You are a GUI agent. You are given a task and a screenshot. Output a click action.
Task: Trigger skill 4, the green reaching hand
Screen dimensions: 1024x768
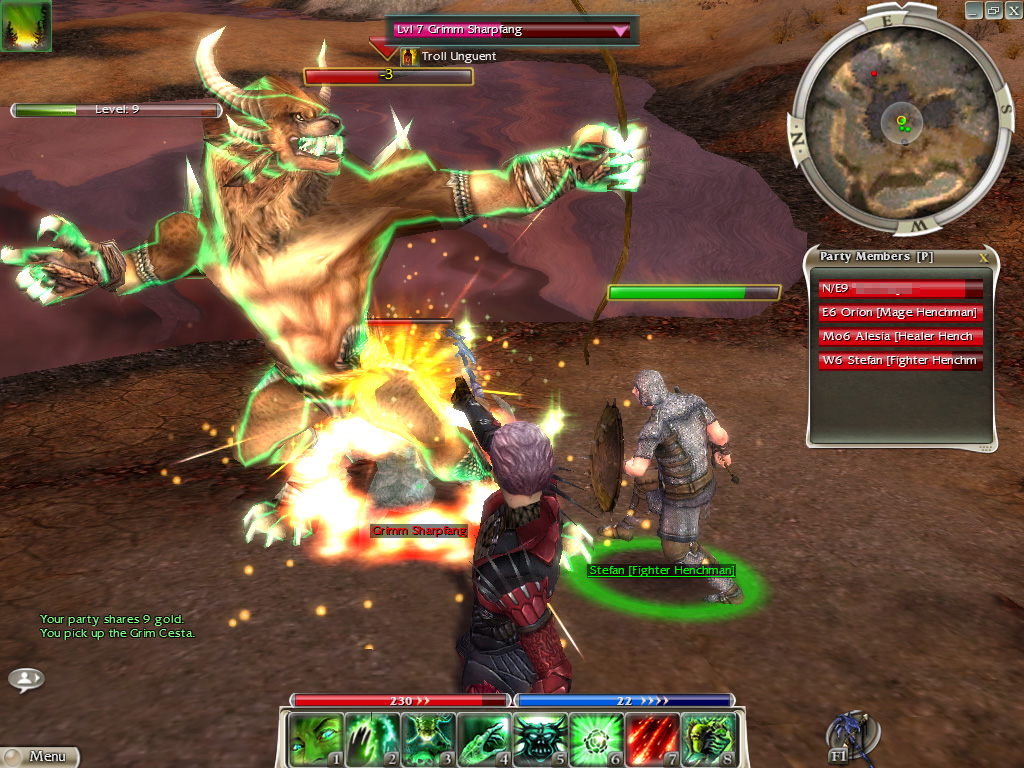point(484,739)
